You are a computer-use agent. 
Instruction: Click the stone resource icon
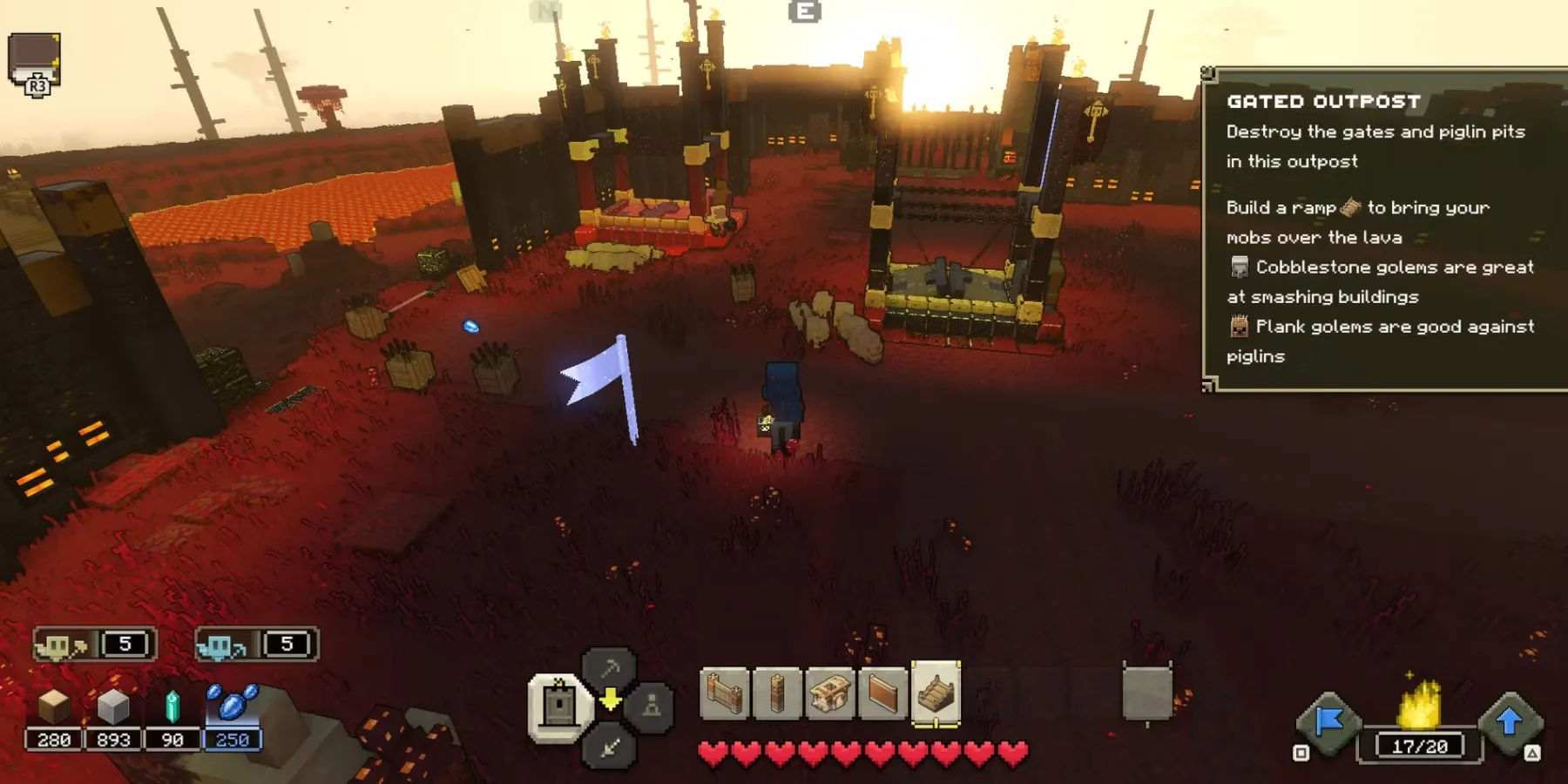113,707
